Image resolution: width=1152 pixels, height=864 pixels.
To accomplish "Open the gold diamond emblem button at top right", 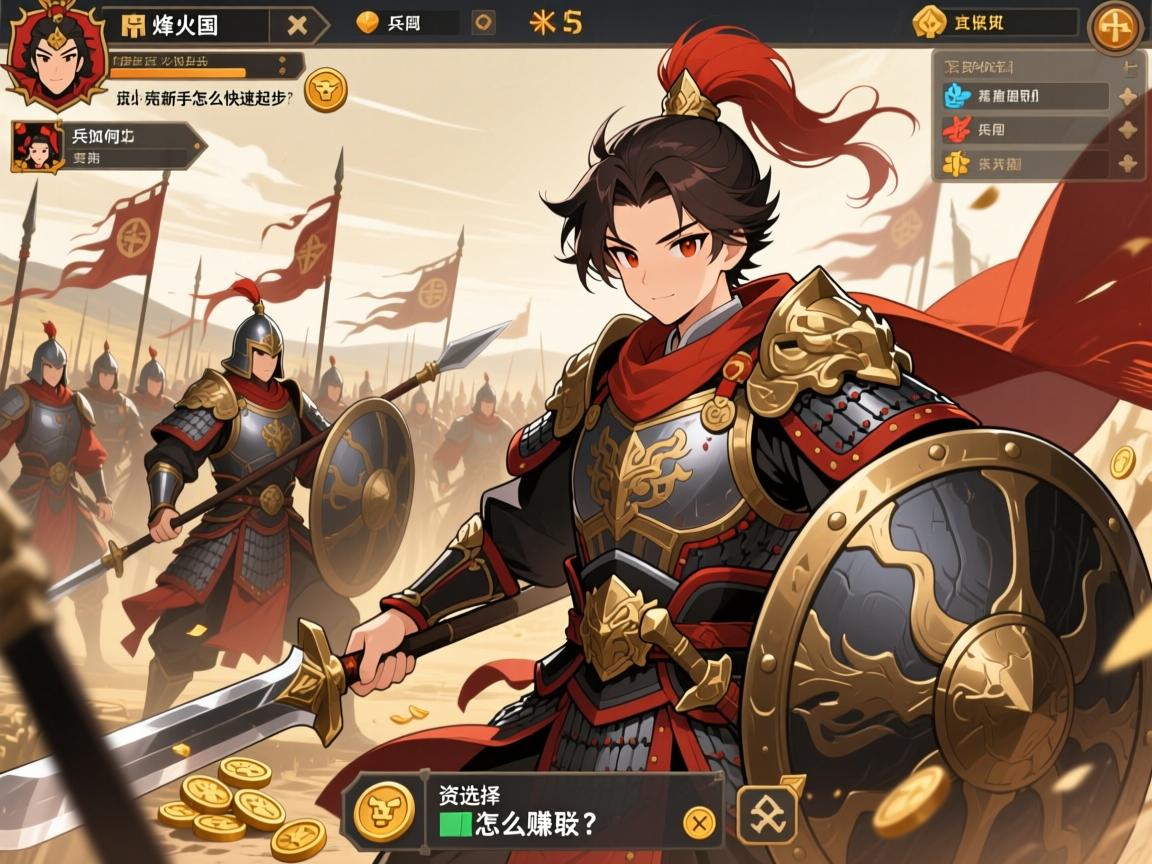I will [929, 23].
